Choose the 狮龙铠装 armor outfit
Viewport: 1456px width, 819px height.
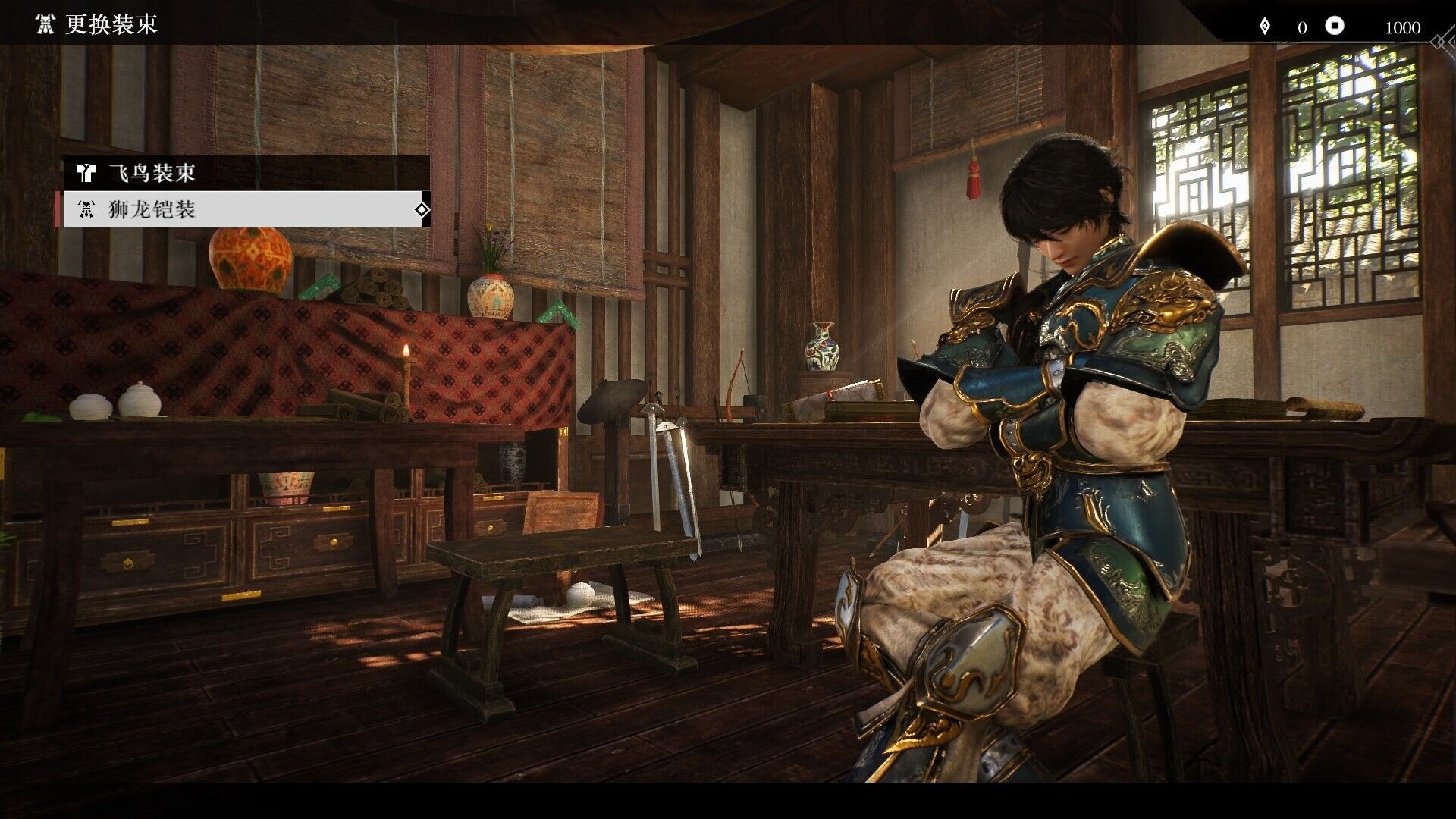tap(246, 209)
